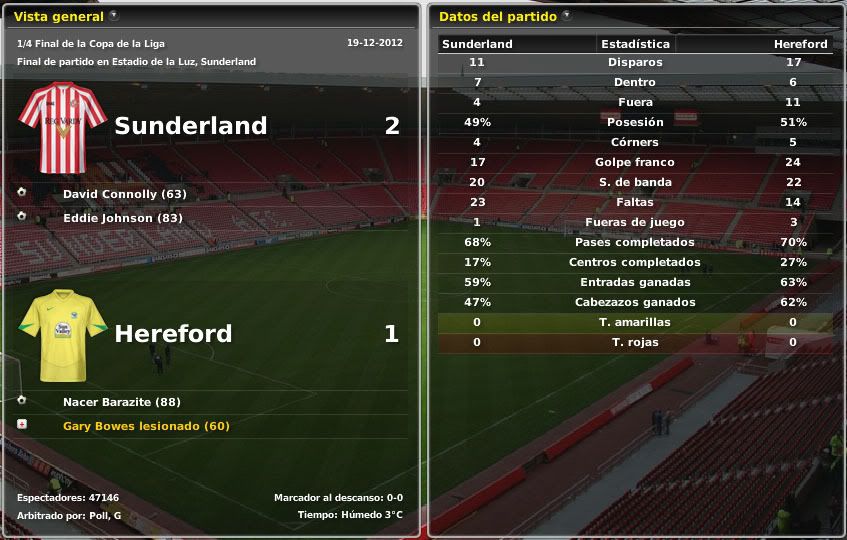Click the Sunderland stats column header
The height and width of the screenshot is (540, 847).
tap(477, 44)
